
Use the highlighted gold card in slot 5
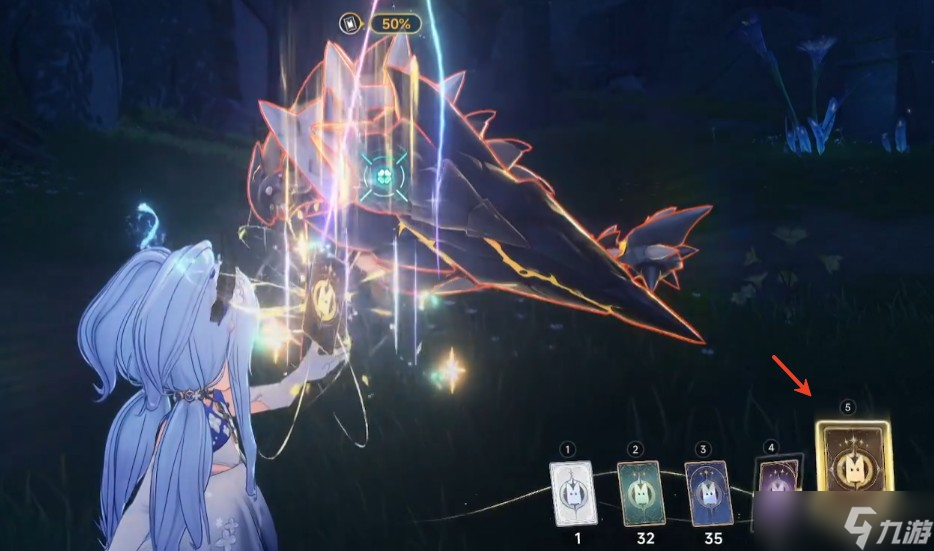pyautogui.click(x=852, y=461)
